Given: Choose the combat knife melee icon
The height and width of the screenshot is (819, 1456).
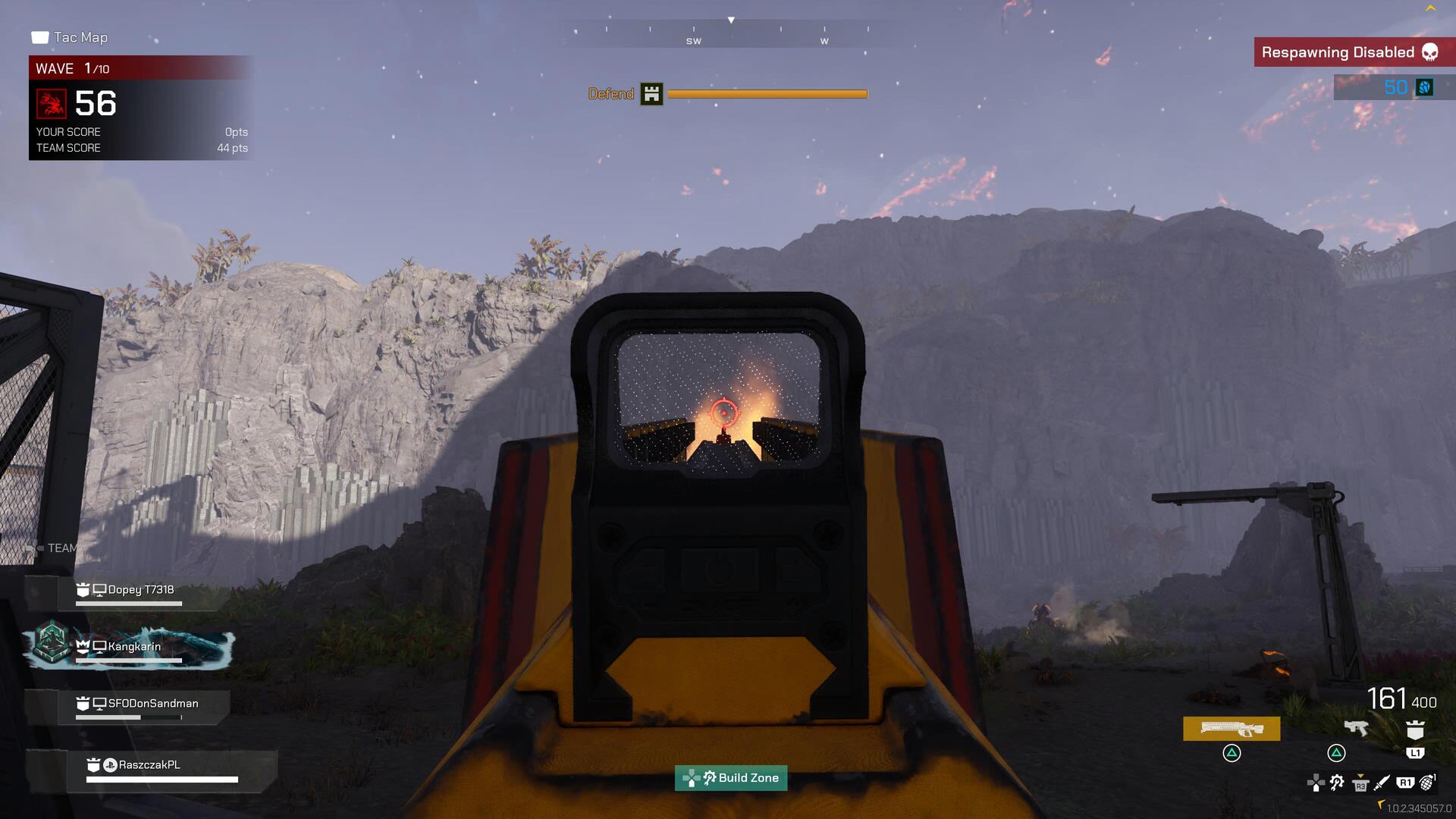Looking at the screenshot, I should [x=1382, y=782].
